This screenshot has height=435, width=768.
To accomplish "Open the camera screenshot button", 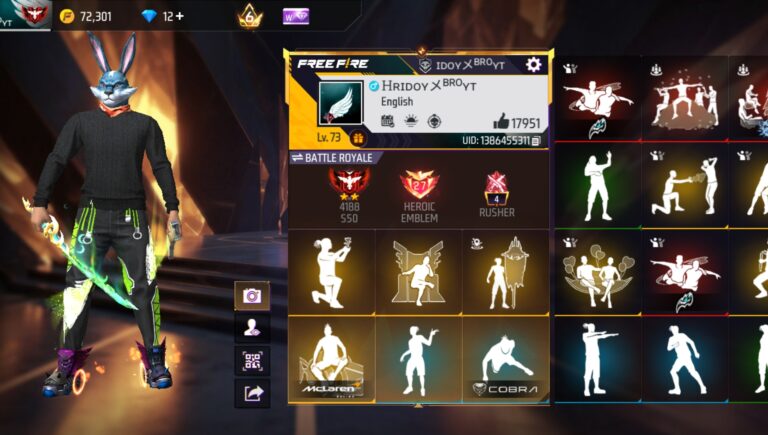I will click(251, 295).
